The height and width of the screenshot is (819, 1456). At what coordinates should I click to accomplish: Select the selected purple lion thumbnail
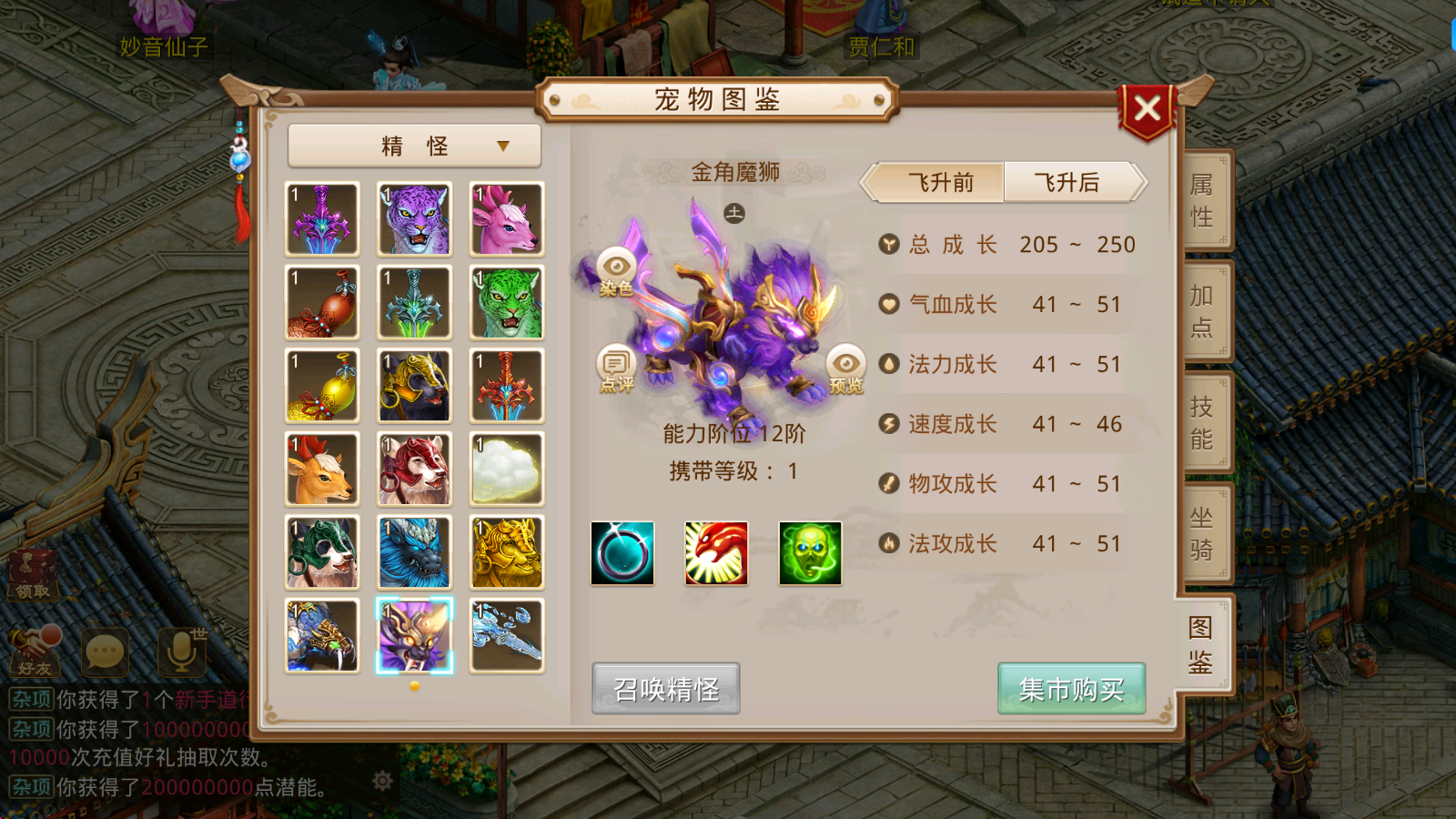pos(414,635)
